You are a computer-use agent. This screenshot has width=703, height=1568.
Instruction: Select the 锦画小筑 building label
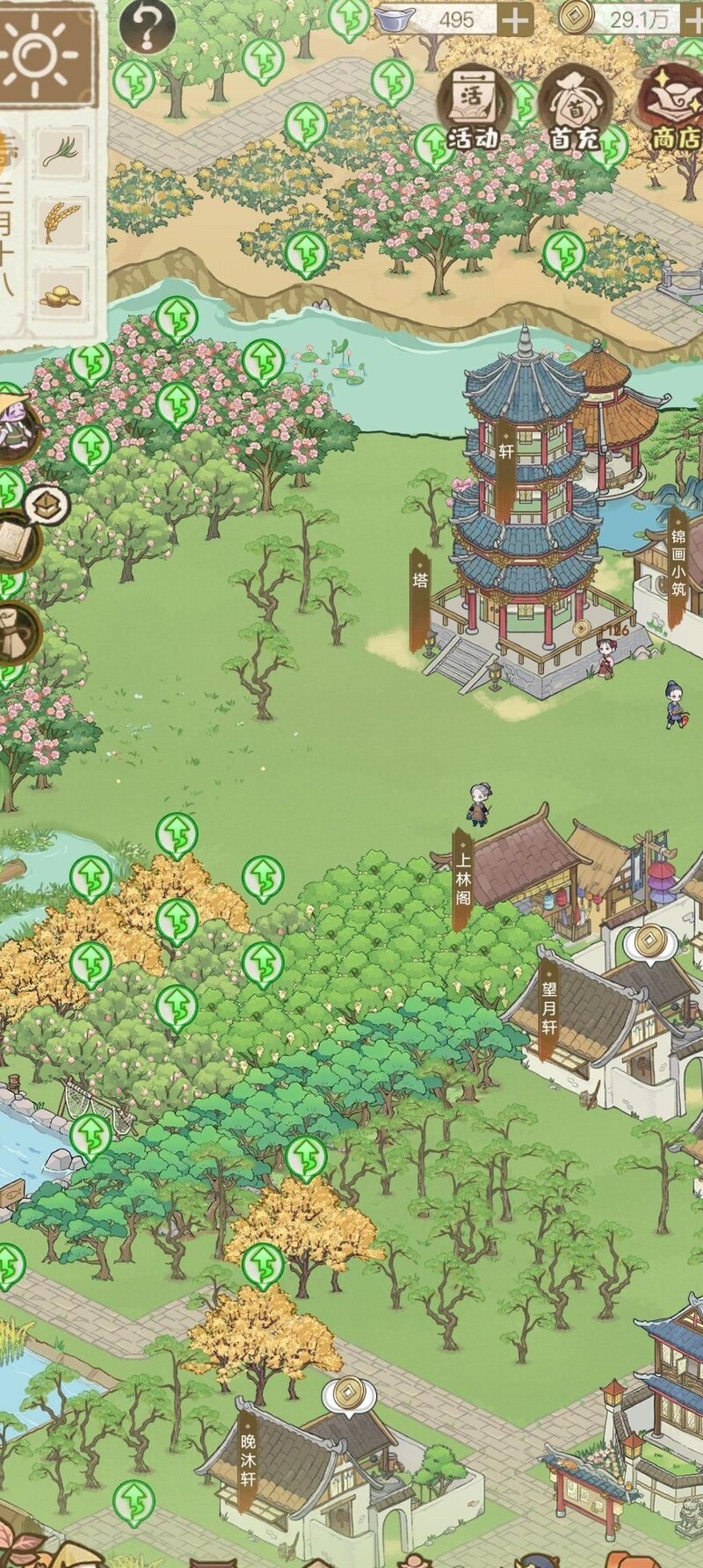pos(678,565)
